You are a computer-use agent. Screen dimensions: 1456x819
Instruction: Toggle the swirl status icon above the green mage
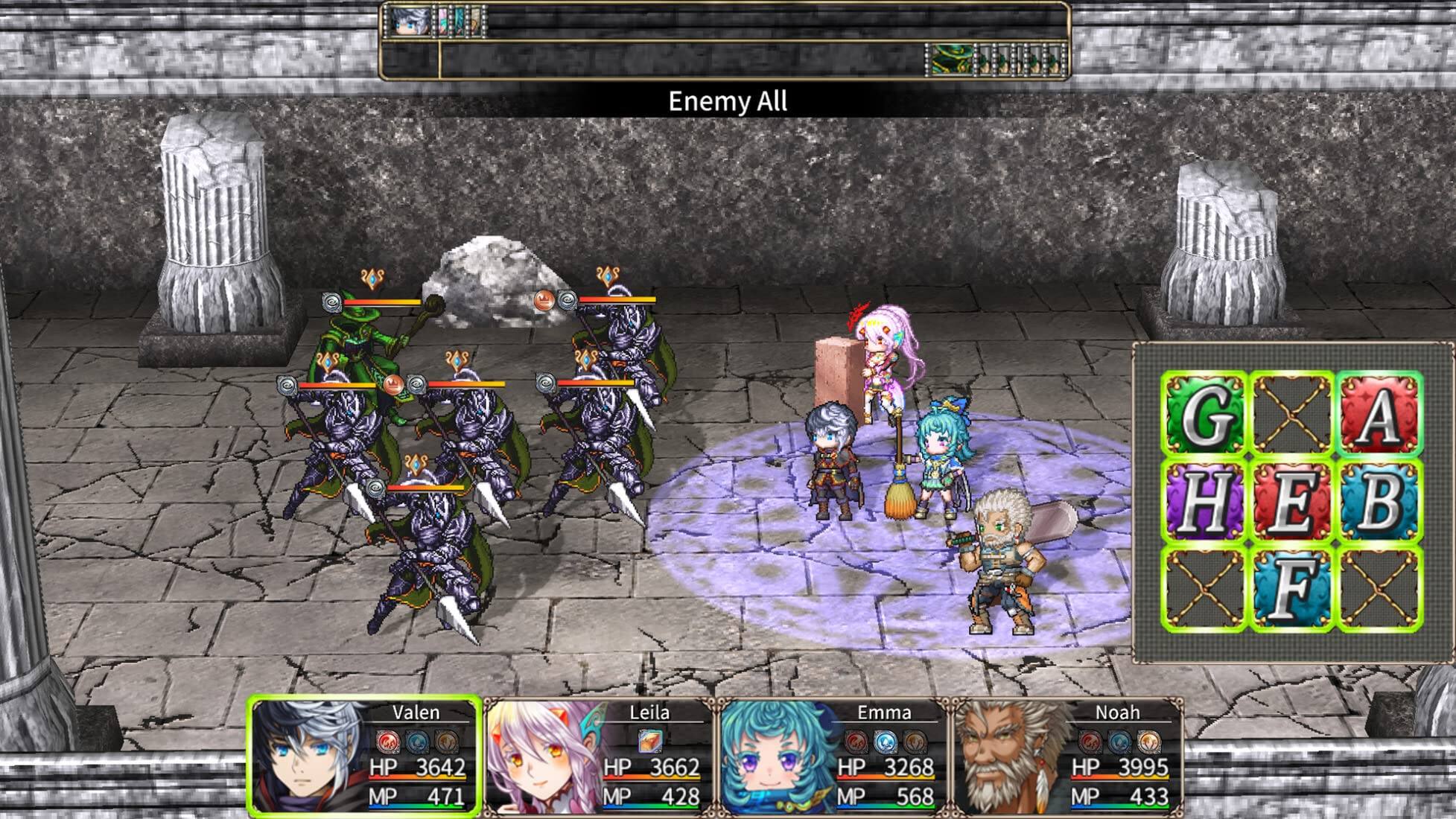click(x=331, y=302)
